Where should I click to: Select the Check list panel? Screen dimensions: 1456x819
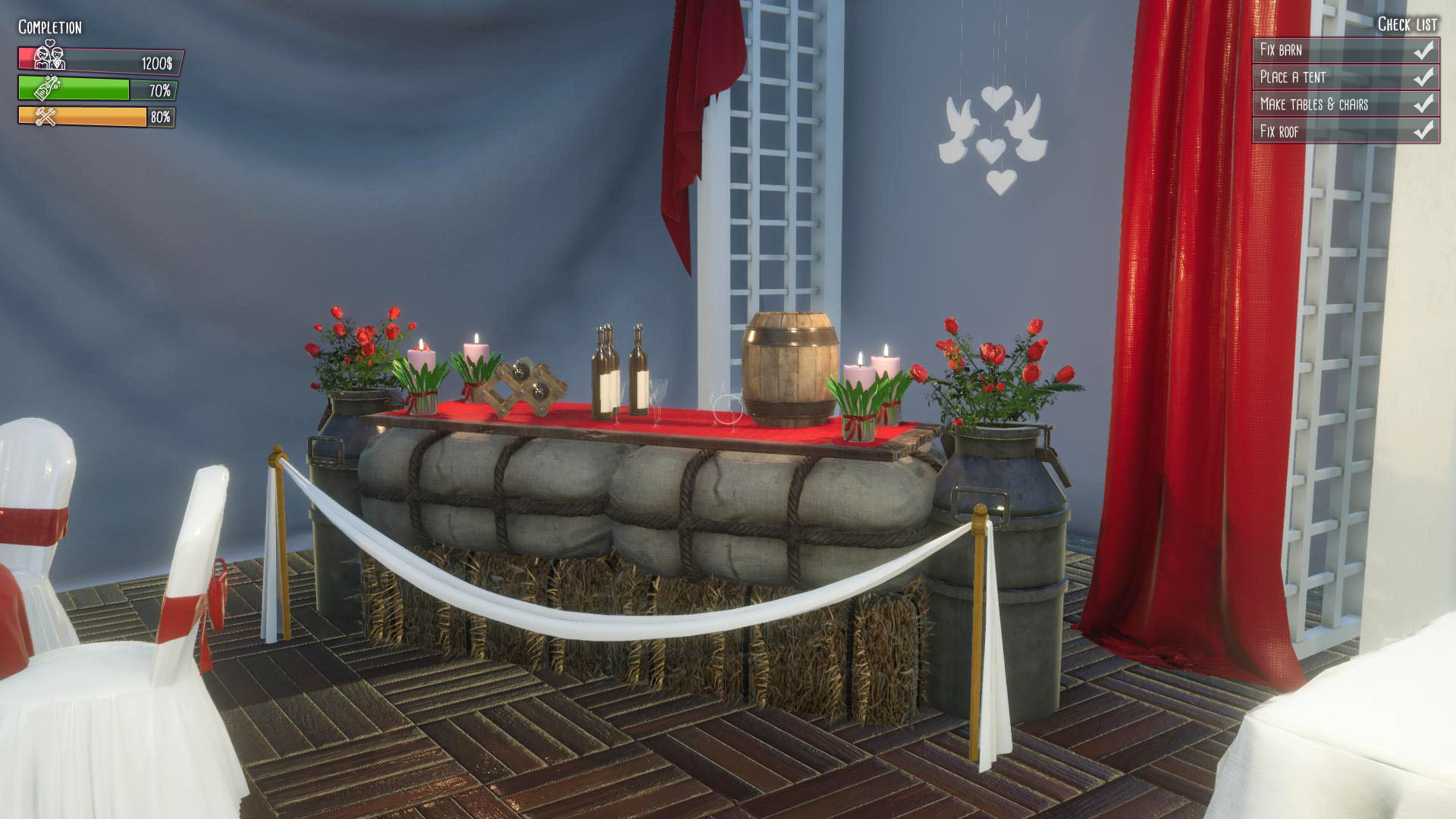1346,91
